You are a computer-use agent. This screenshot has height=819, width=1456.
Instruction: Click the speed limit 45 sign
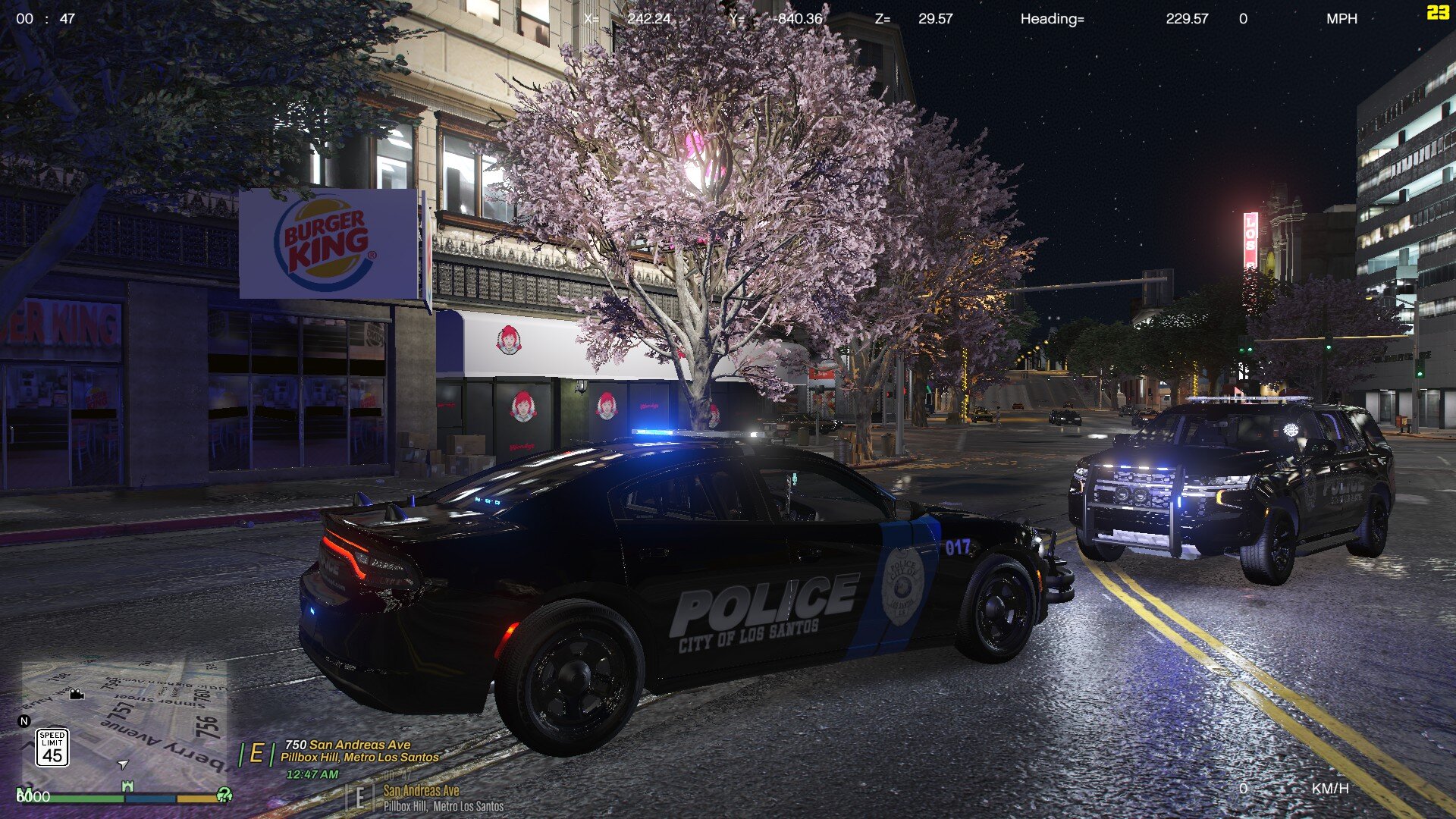(52, 748)
